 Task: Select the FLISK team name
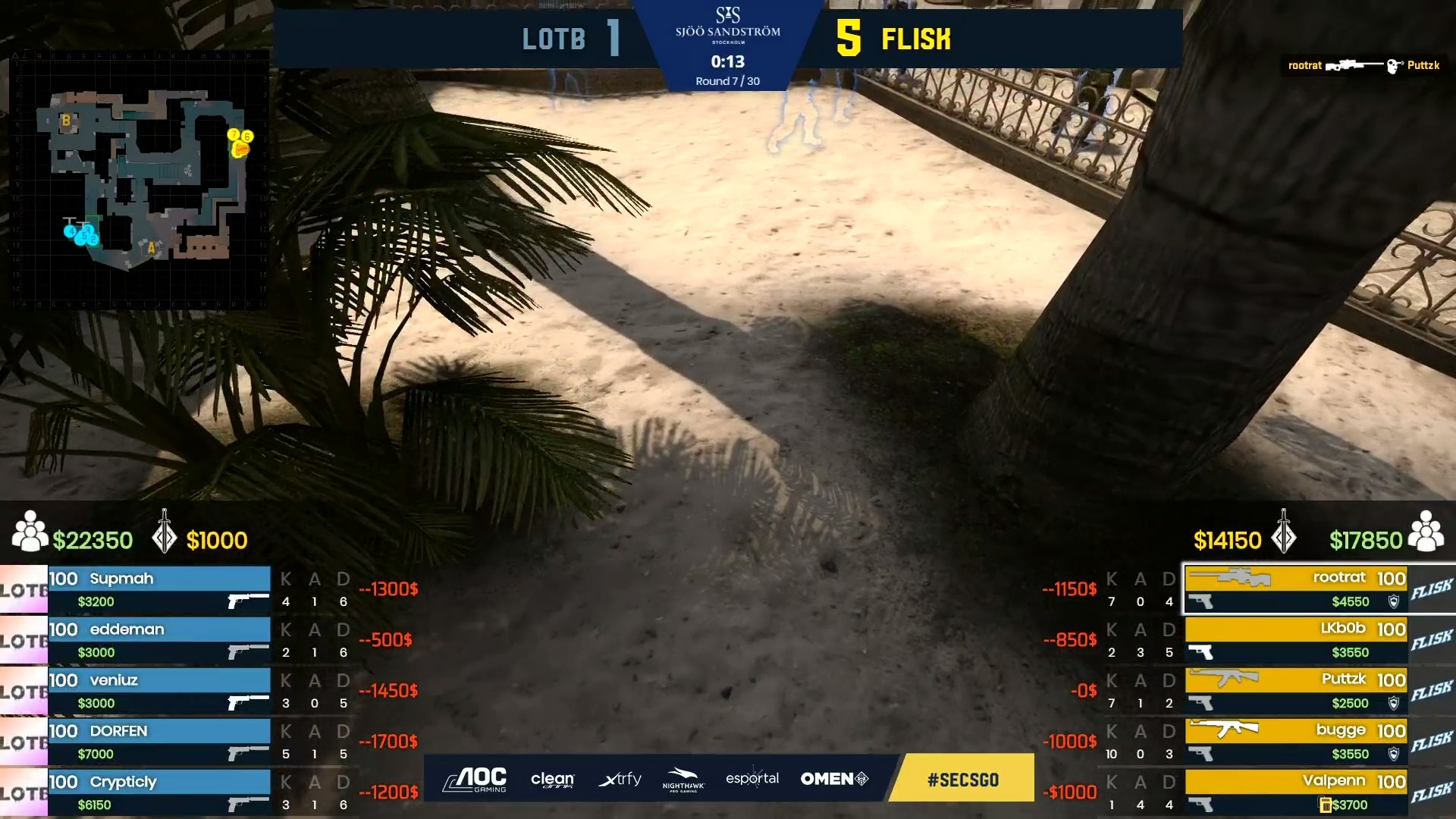pos(915,39)
